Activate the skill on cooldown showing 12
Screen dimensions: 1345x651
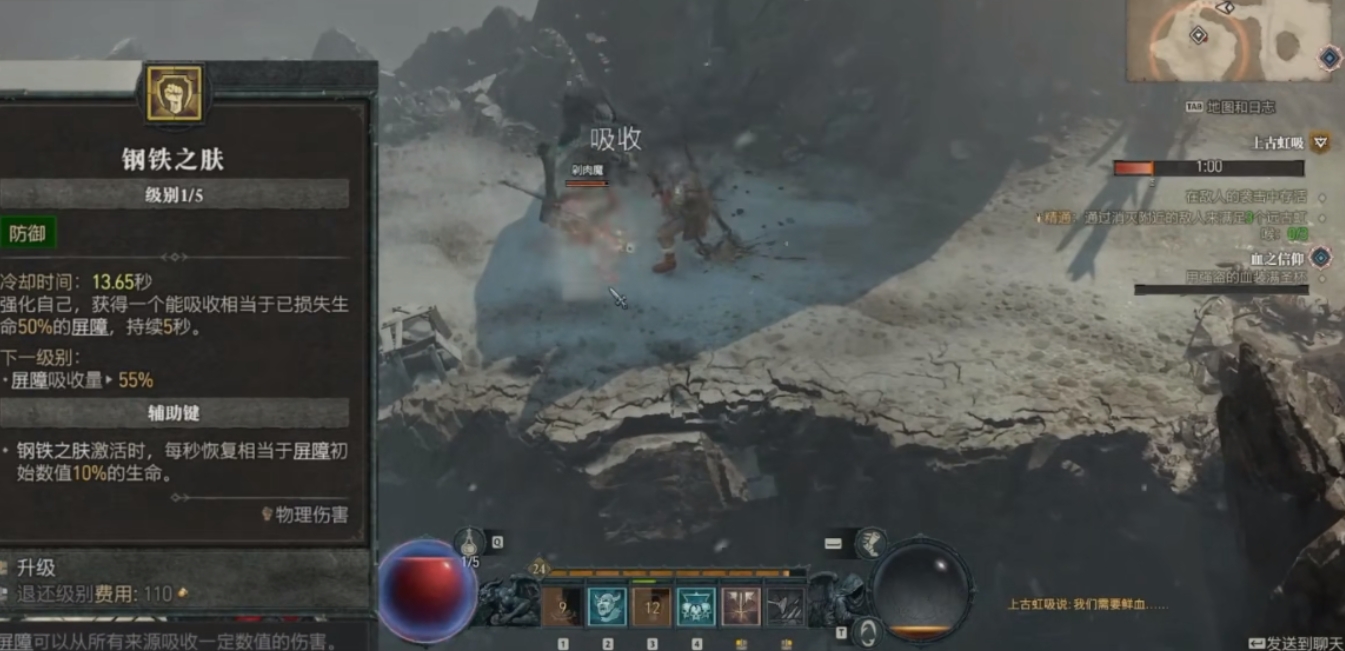652,607
